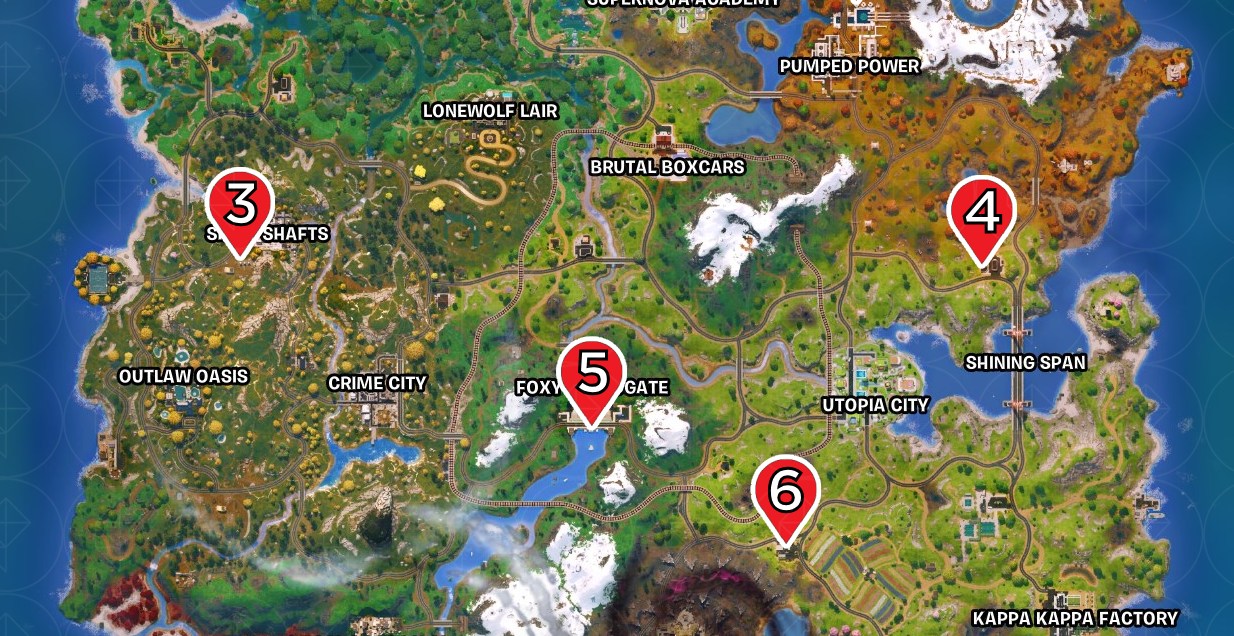Choose the numbered marker 5 on the map

pos(591,376)
